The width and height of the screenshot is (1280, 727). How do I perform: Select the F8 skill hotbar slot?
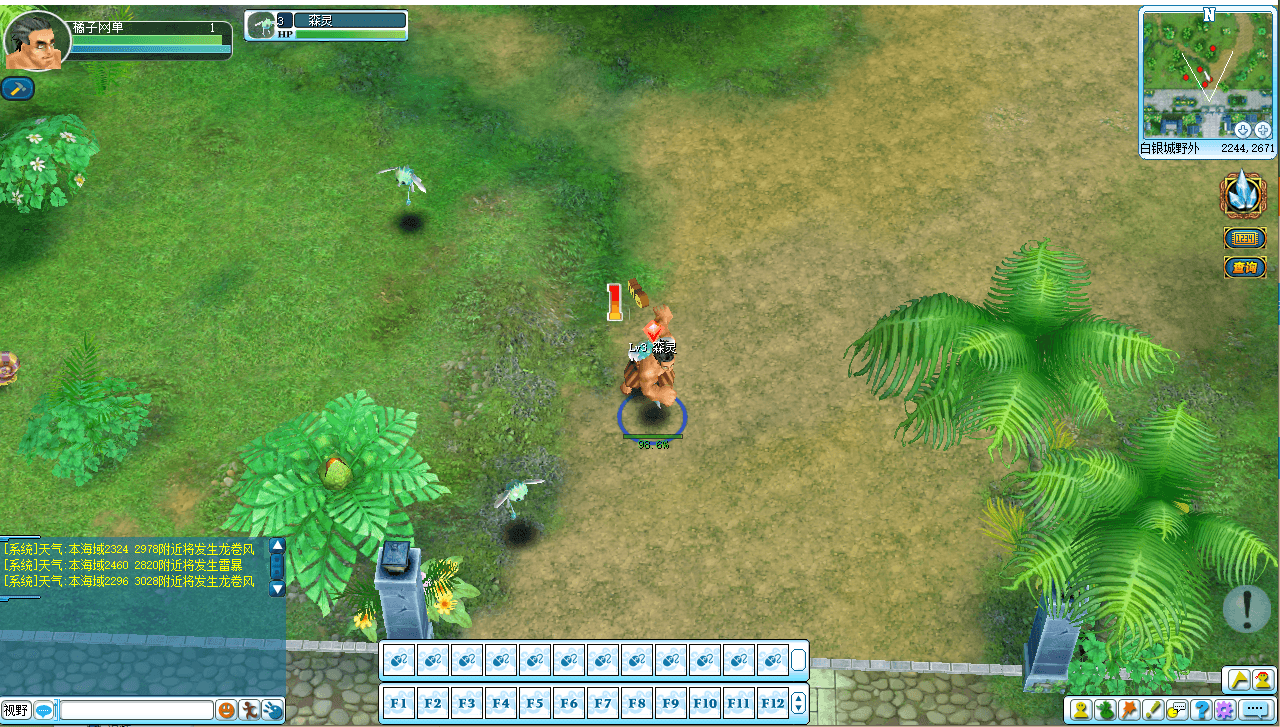click(636, 702)
